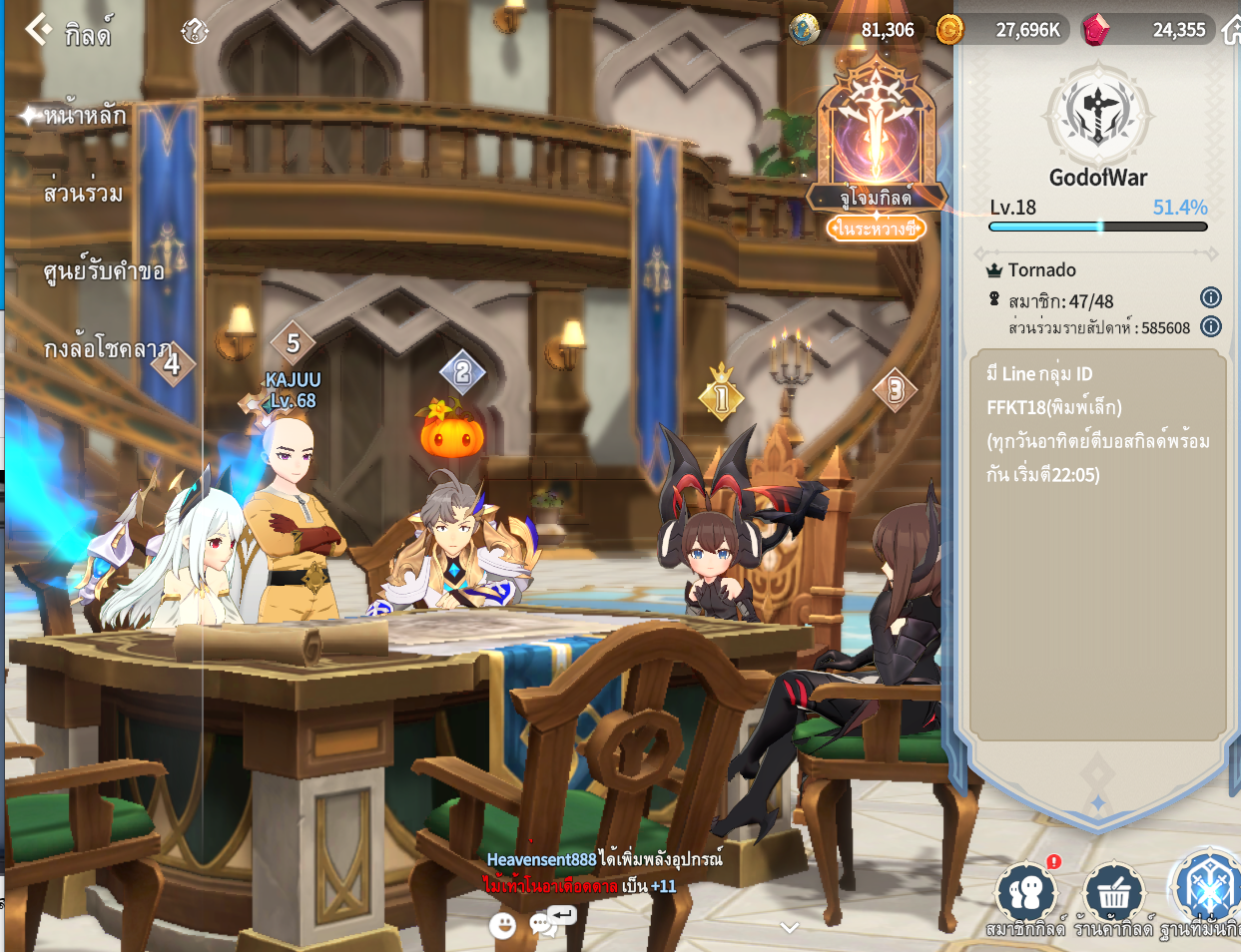Open the ร้านค้ากิลด์ guild shop
This screenshot has width=1241, height=952.
tap(1112, 895)
